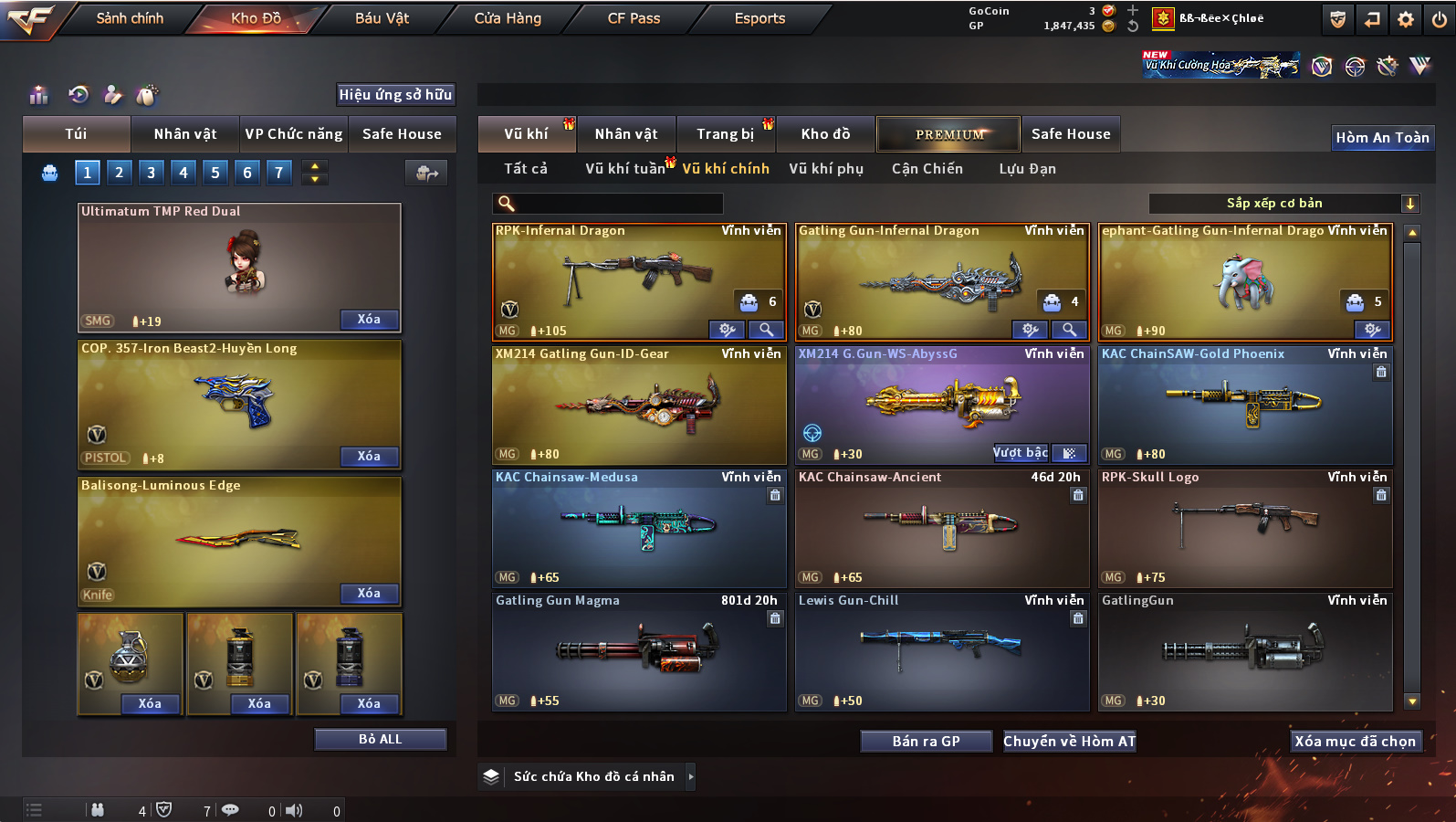Click the power exit button

tap(1440, 19)
